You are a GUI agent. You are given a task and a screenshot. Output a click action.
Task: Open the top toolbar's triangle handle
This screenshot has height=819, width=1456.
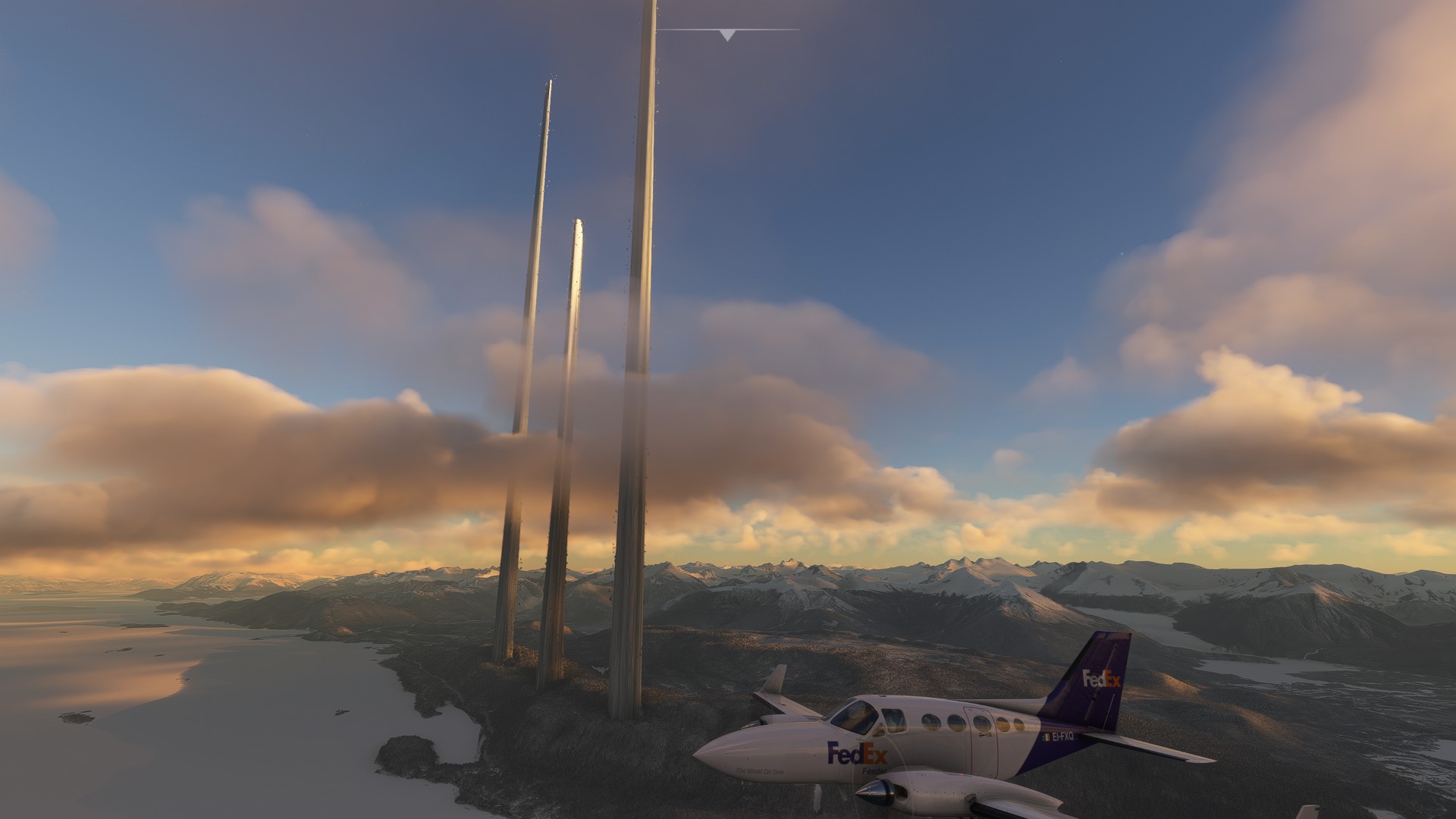[x=727, y=35]
